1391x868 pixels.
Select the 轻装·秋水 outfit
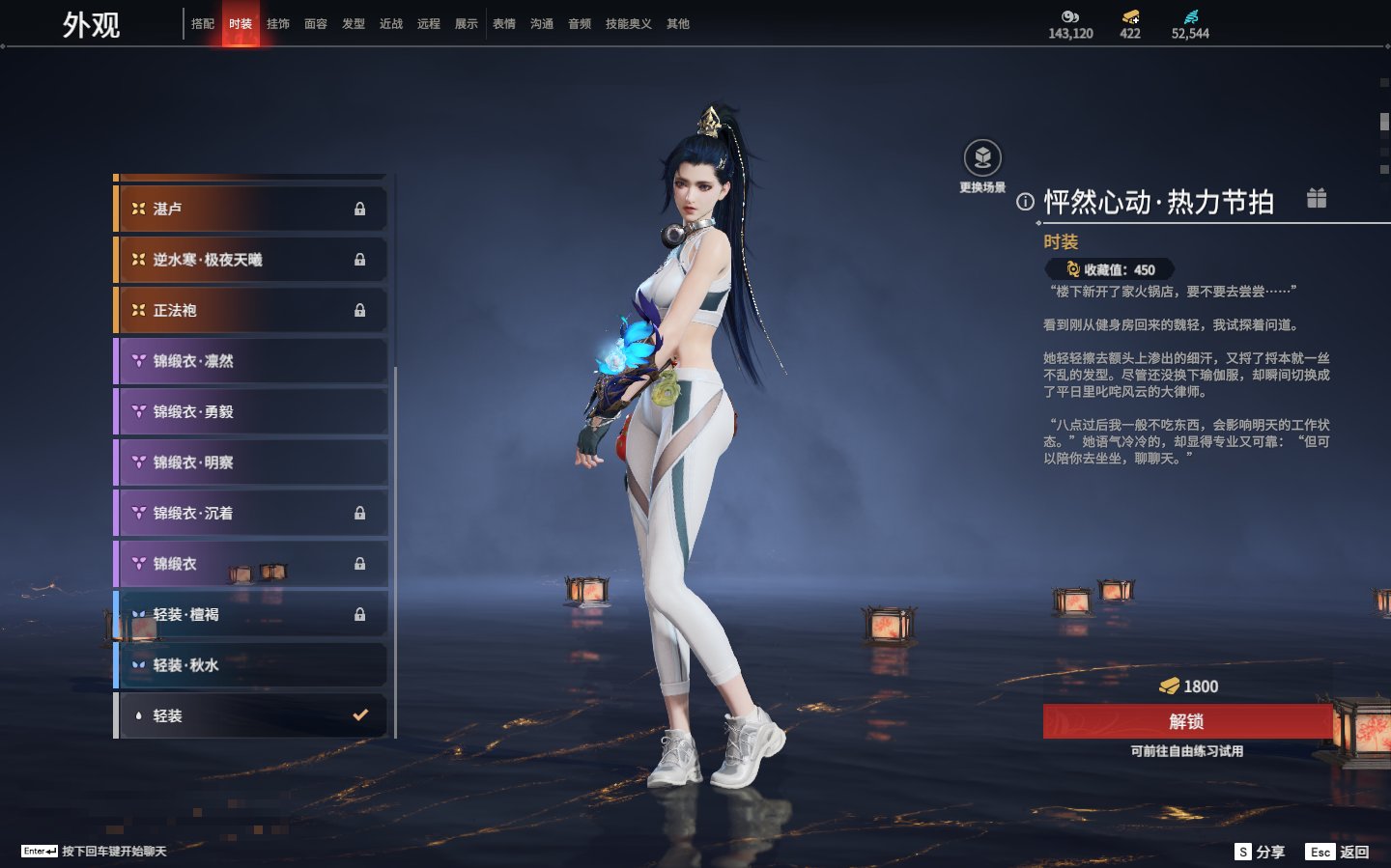[251, 665]
